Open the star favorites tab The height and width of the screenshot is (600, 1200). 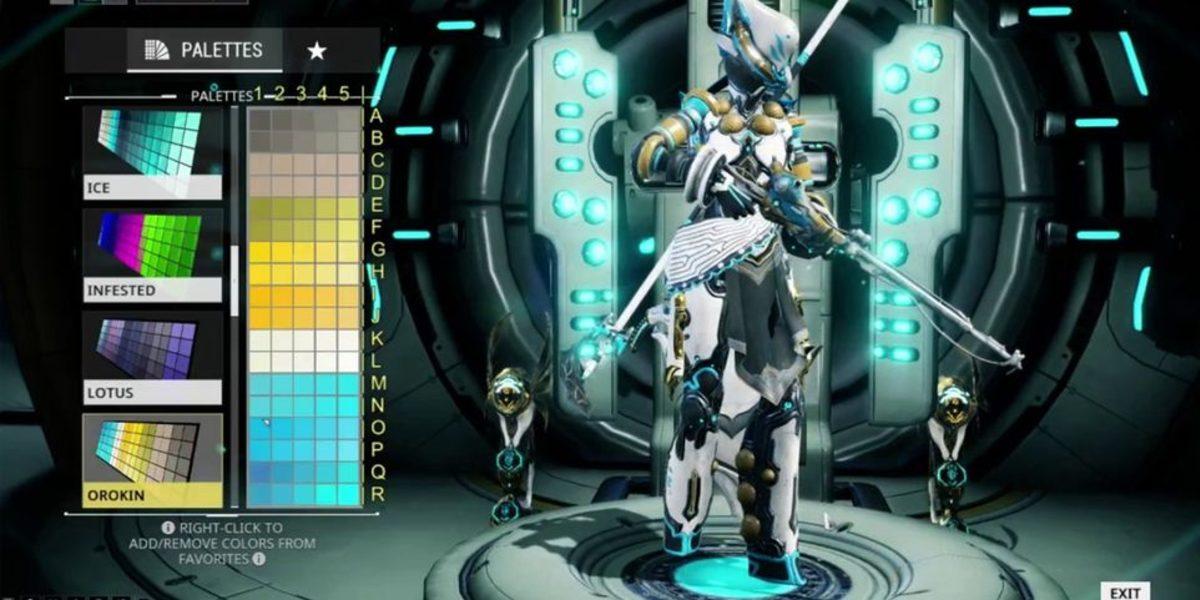[x=316, y=50]
